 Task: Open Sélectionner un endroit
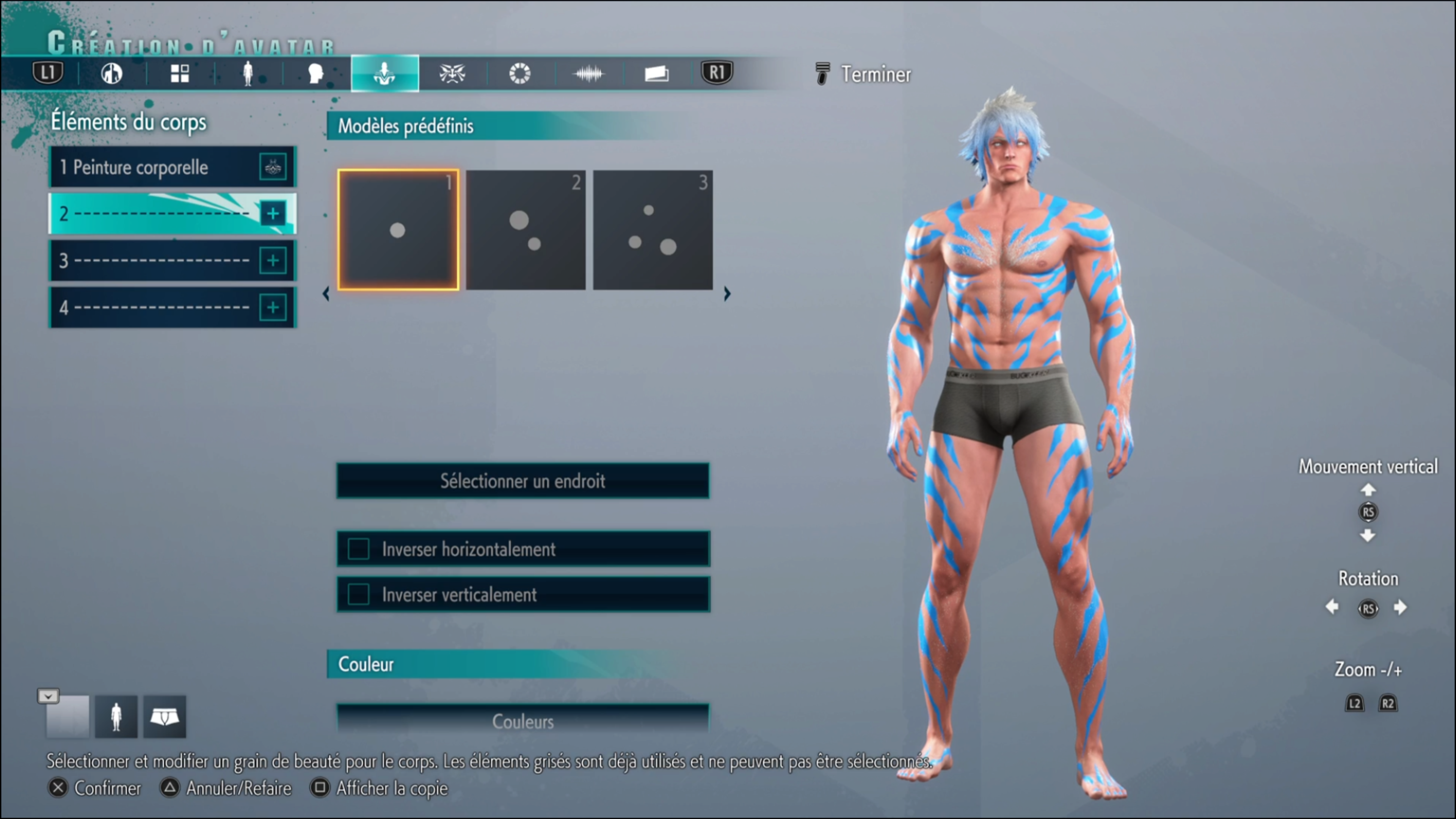523,481
